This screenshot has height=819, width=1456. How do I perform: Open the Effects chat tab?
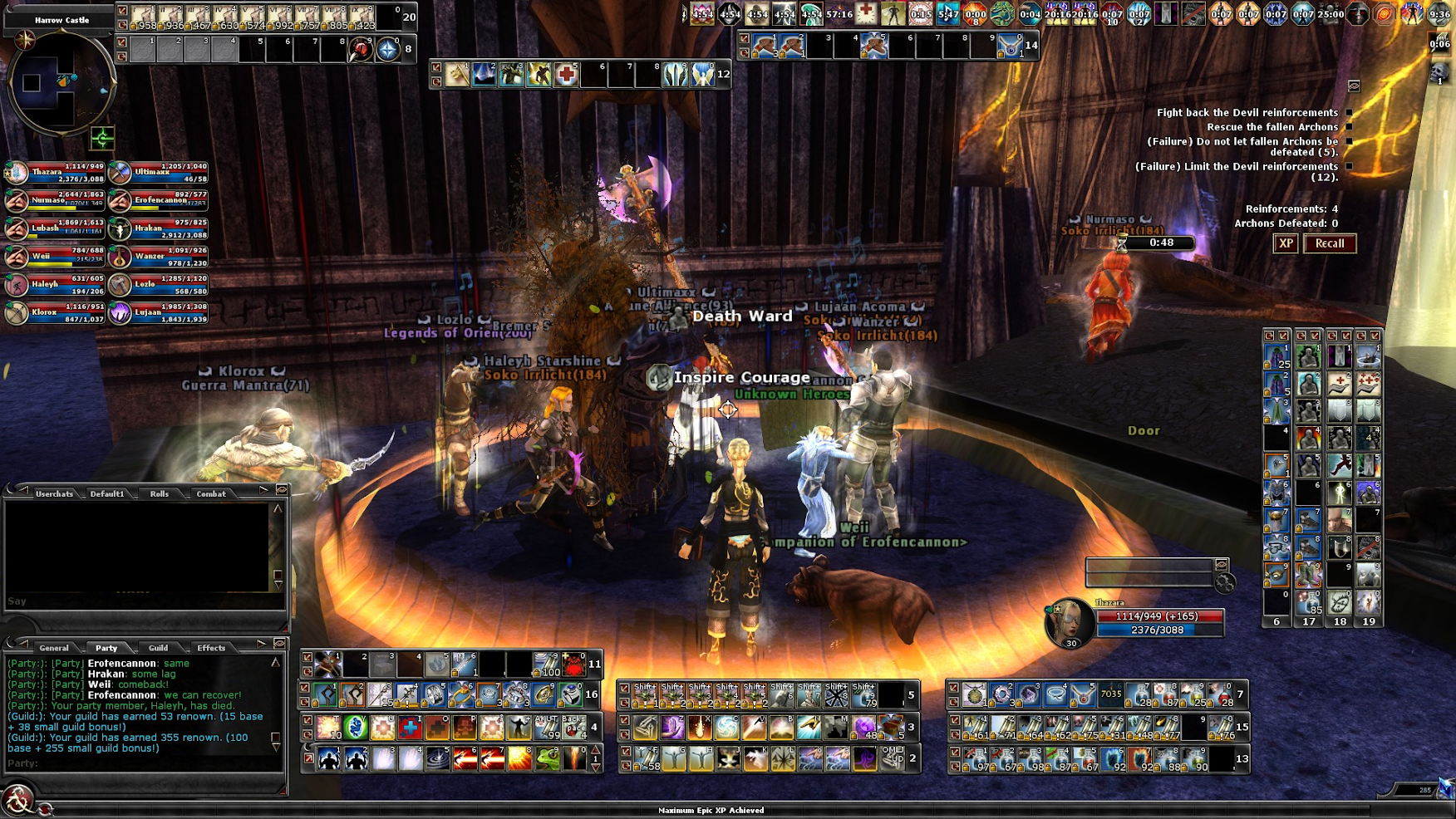click(211, 648)
